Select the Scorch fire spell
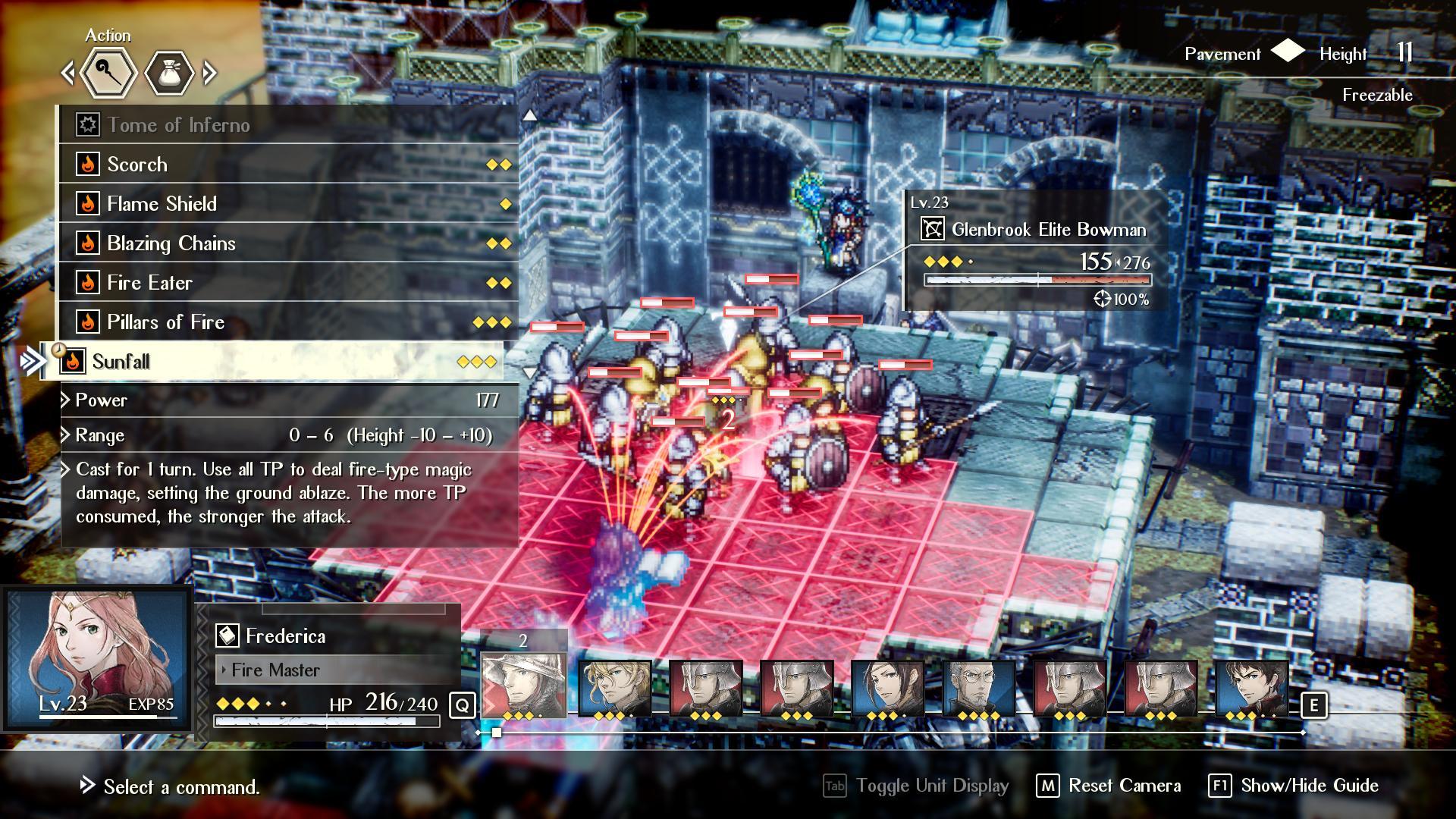 coord(288,165)
